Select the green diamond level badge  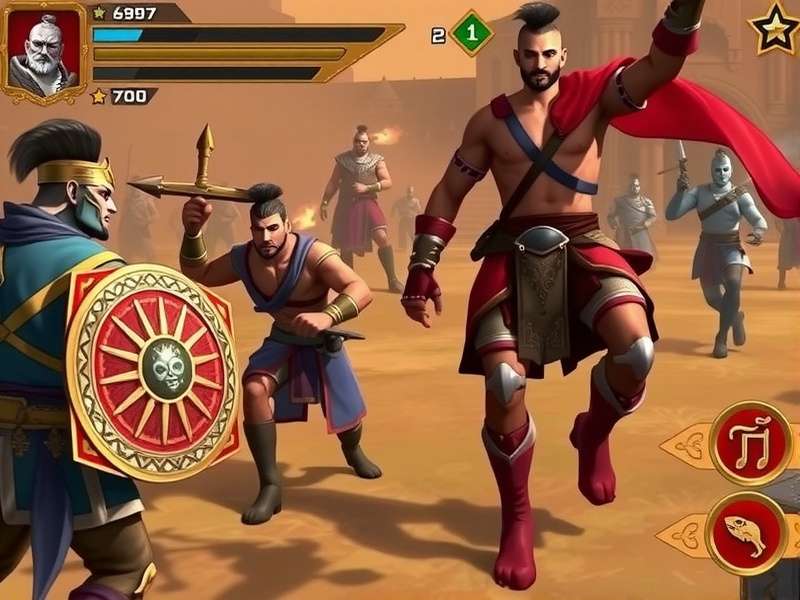click(472, 33)
